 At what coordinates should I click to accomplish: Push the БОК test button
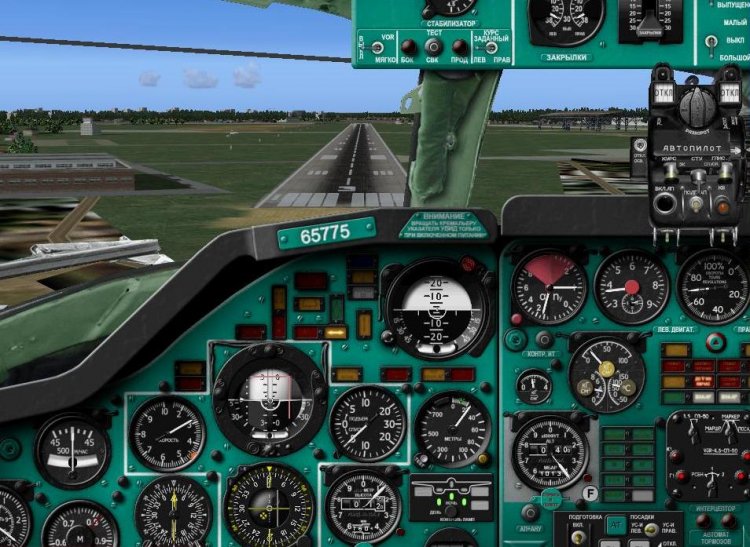pos(407,46)
